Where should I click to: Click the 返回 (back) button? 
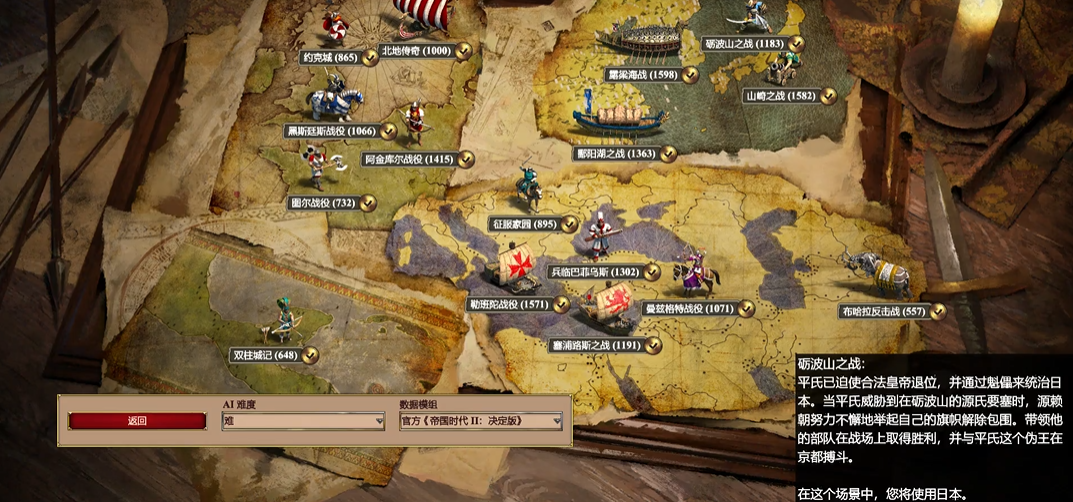point(137,421)
